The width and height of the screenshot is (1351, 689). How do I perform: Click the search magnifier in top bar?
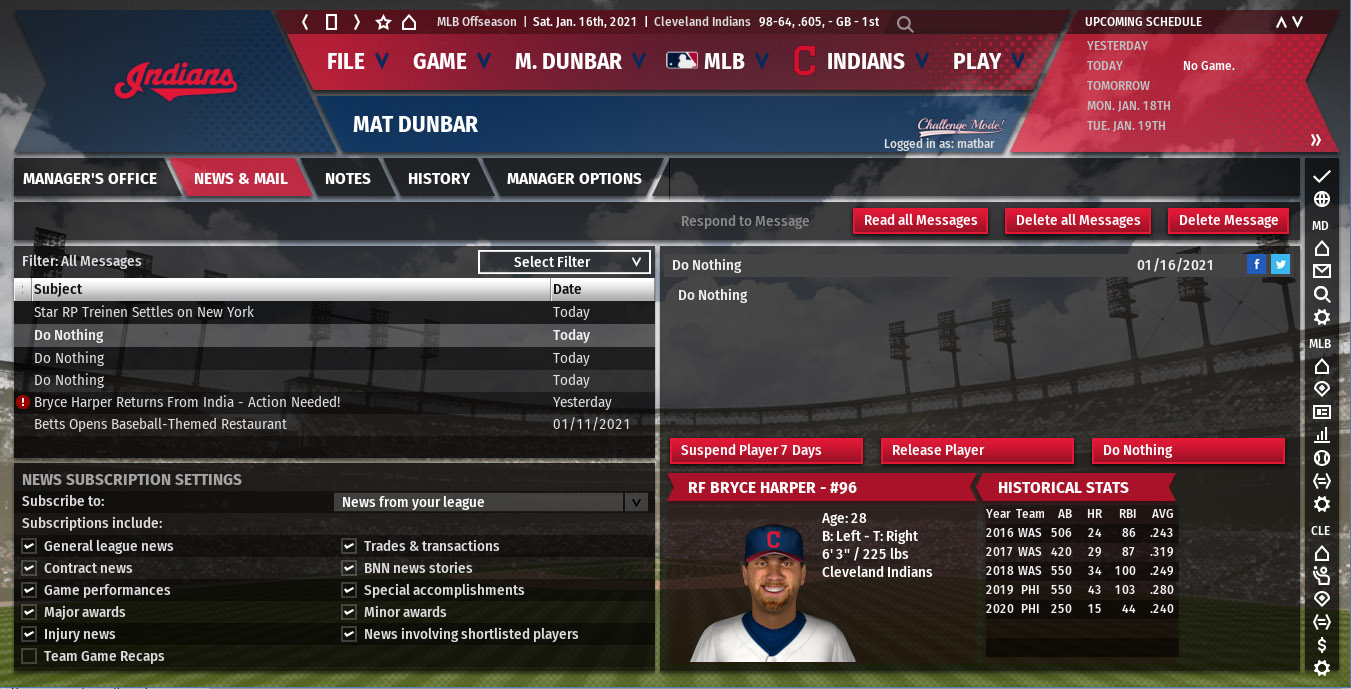coord(904,23)
